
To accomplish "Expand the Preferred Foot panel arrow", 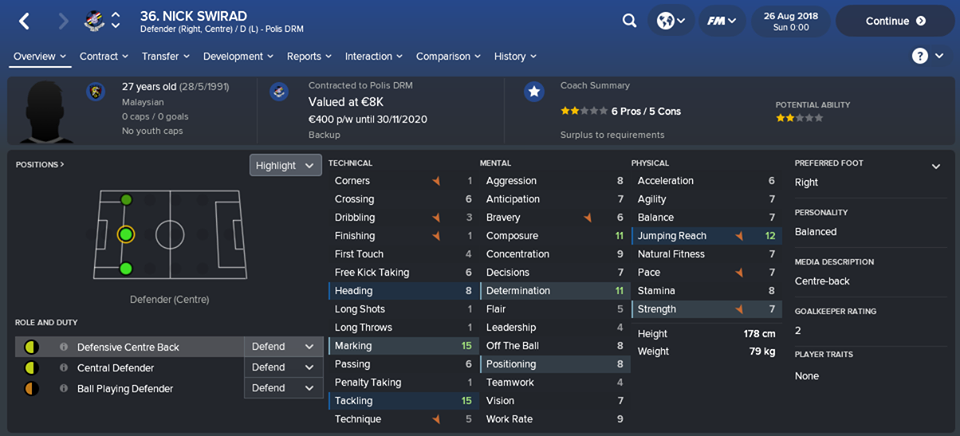I will 936,166.
